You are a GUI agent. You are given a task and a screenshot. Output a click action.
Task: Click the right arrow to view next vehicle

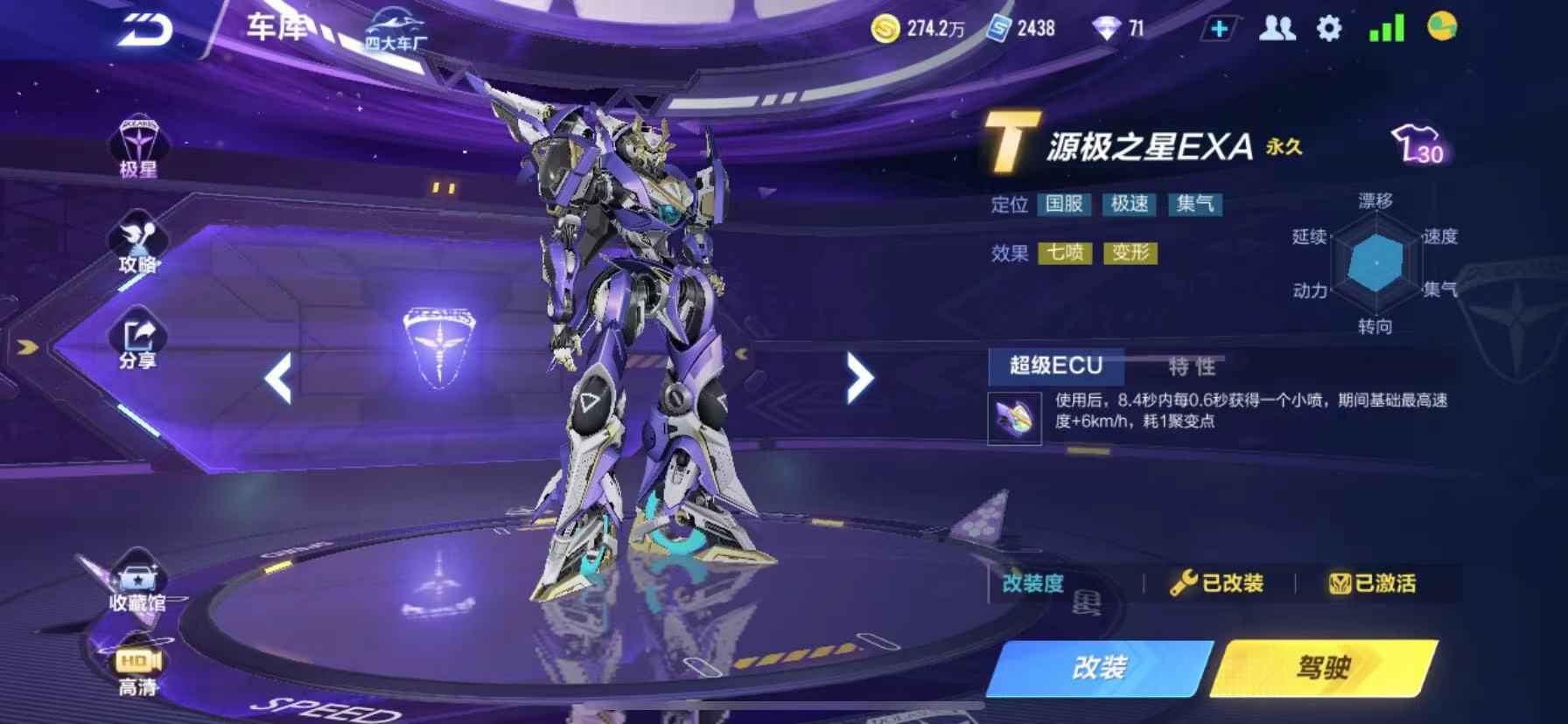click(856, 376)
